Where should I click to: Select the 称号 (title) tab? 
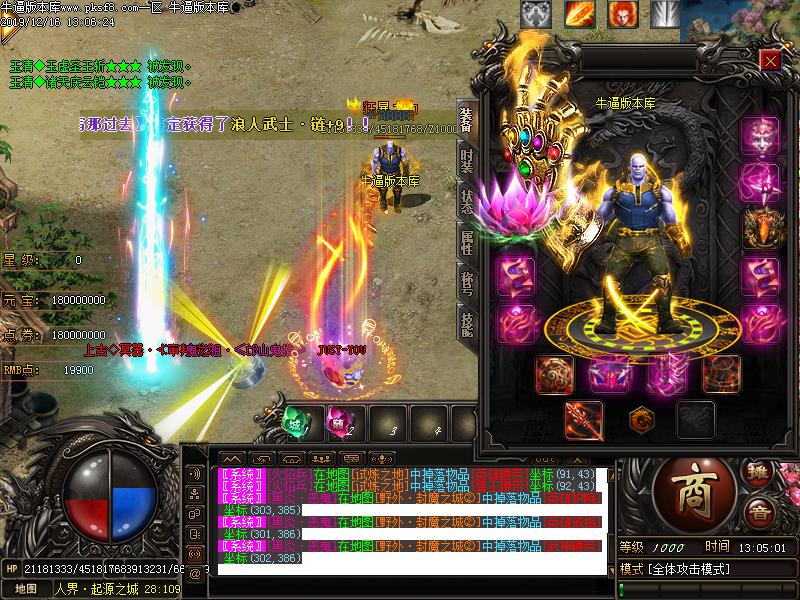click(x=466, y=278)
